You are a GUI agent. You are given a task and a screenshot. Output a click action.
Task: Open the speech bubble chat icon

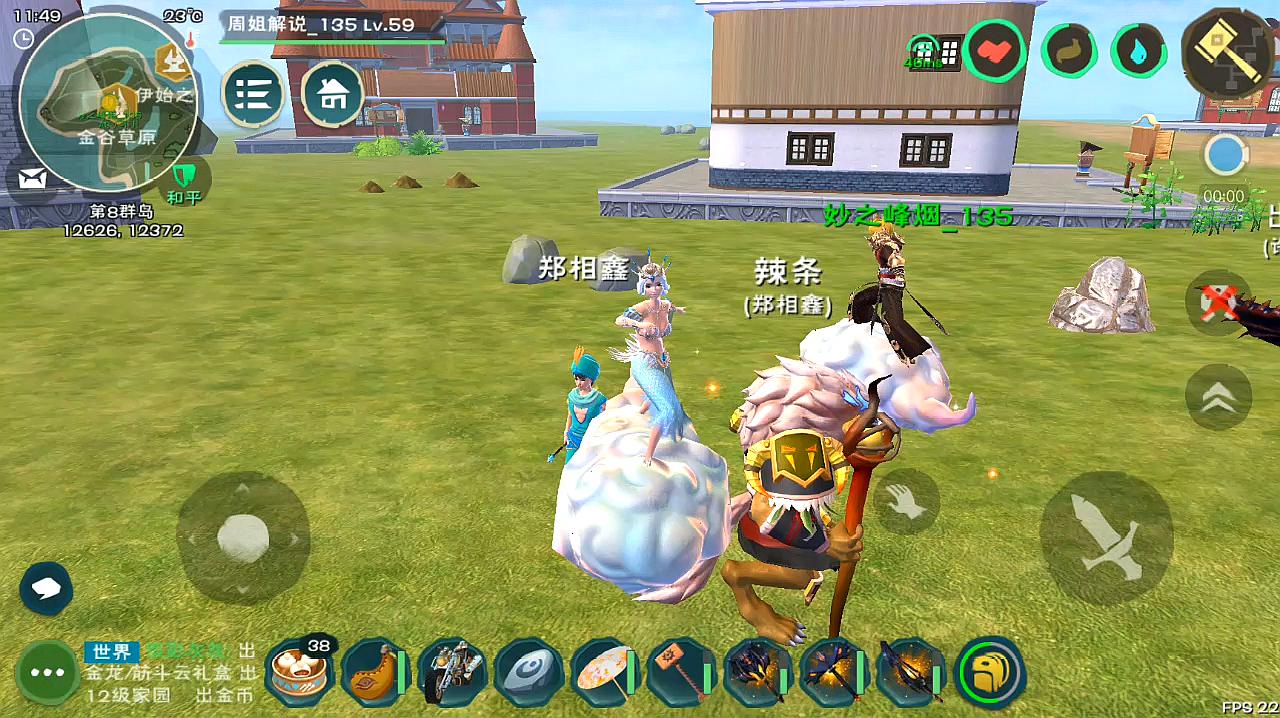click(46, 588)
